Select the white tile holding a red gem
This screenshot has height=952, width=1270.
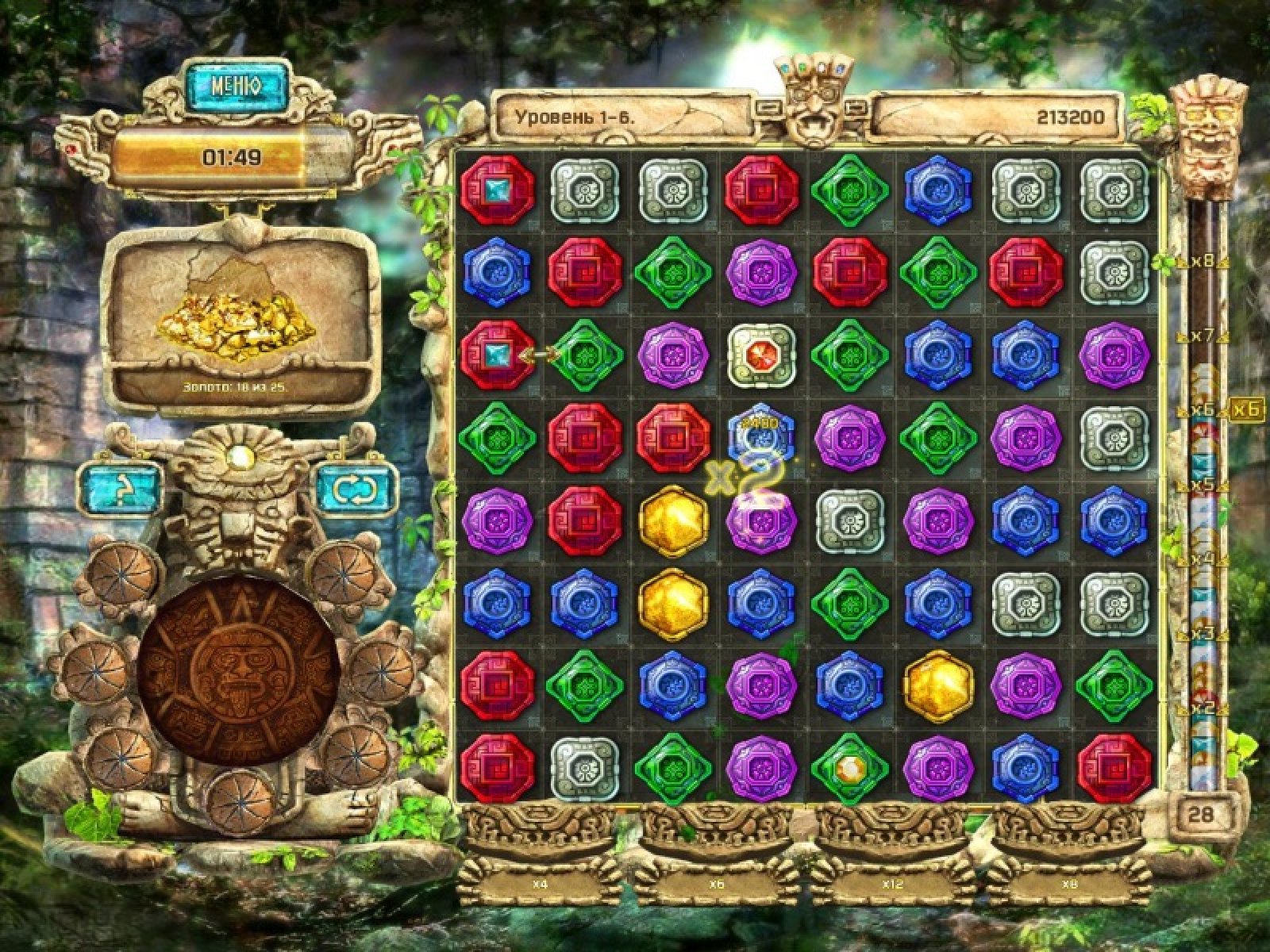[x=761, y=353]
